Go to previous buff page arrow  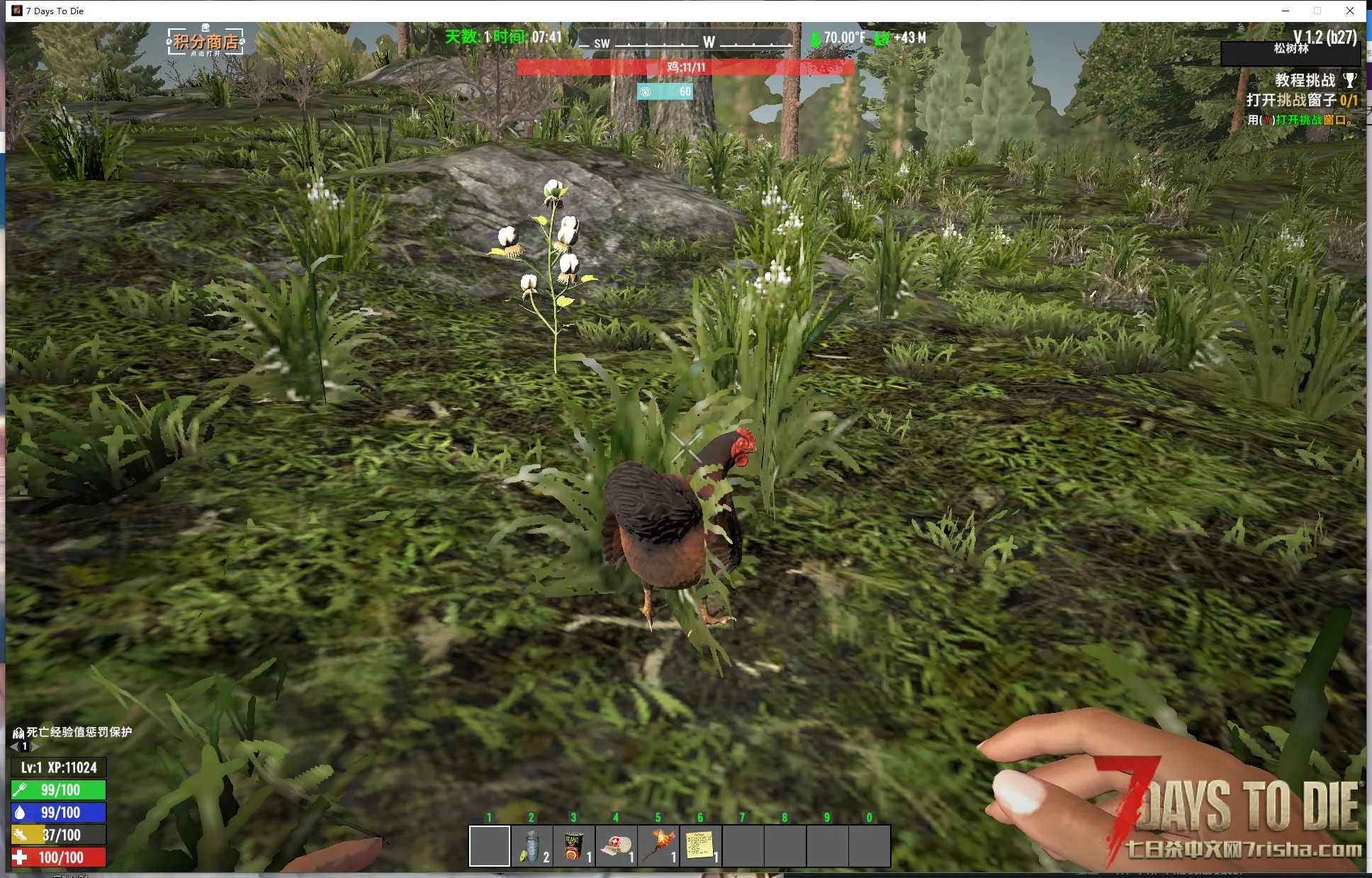(x=14, y=746)
